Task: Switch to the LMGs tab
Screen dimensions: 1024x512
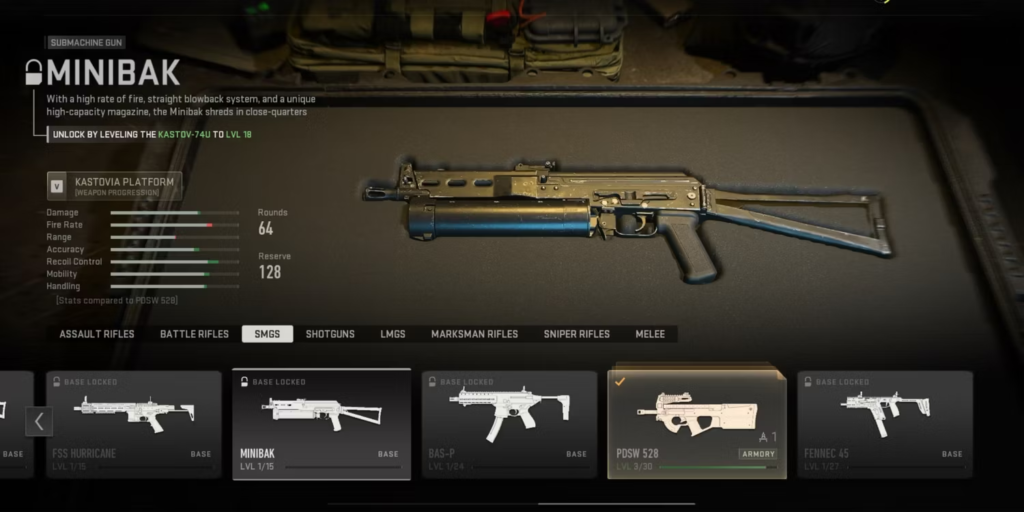Action: pyautogui.click(x=393, y=334)
